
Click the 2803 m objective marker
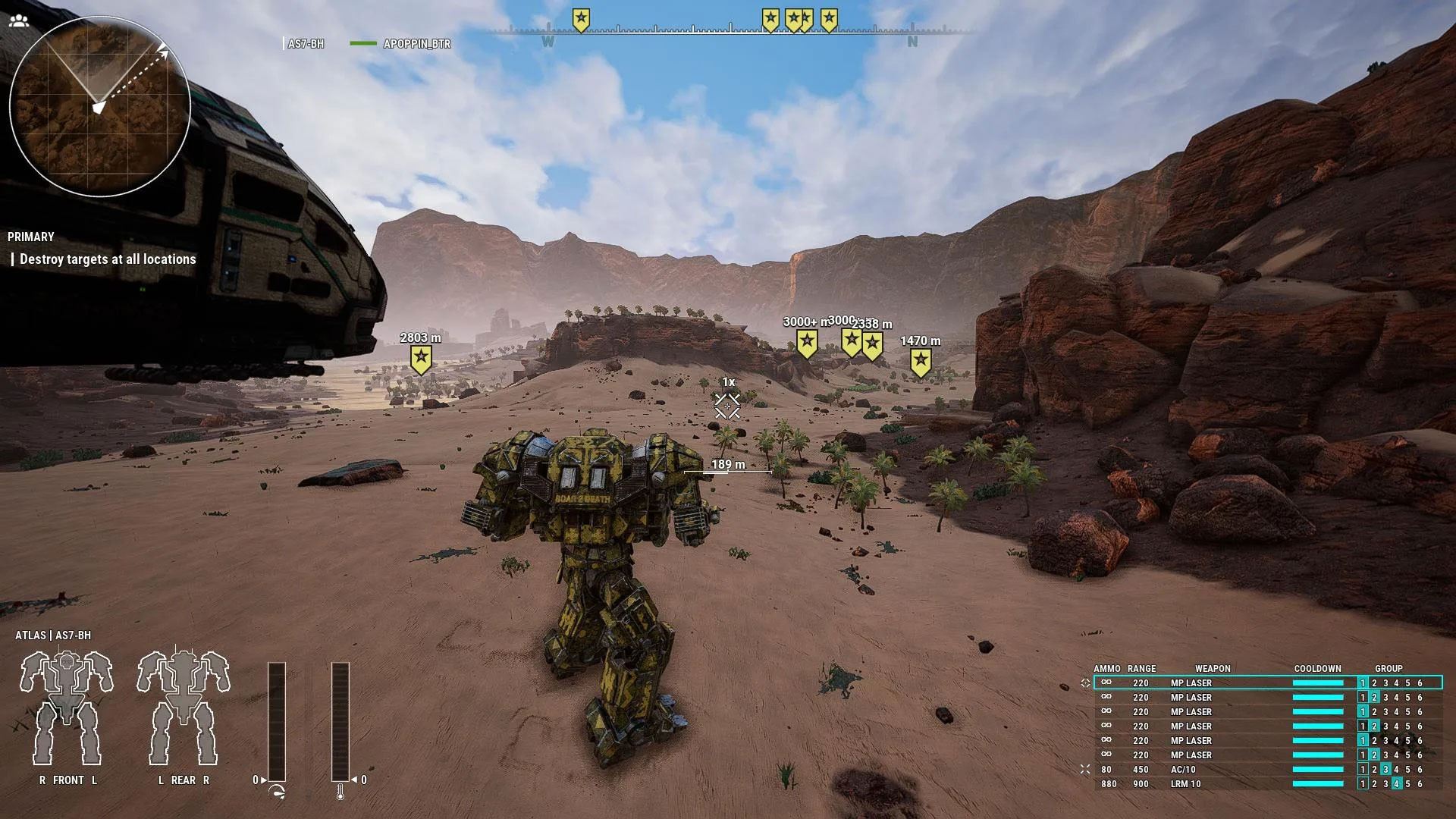[421, 359]
